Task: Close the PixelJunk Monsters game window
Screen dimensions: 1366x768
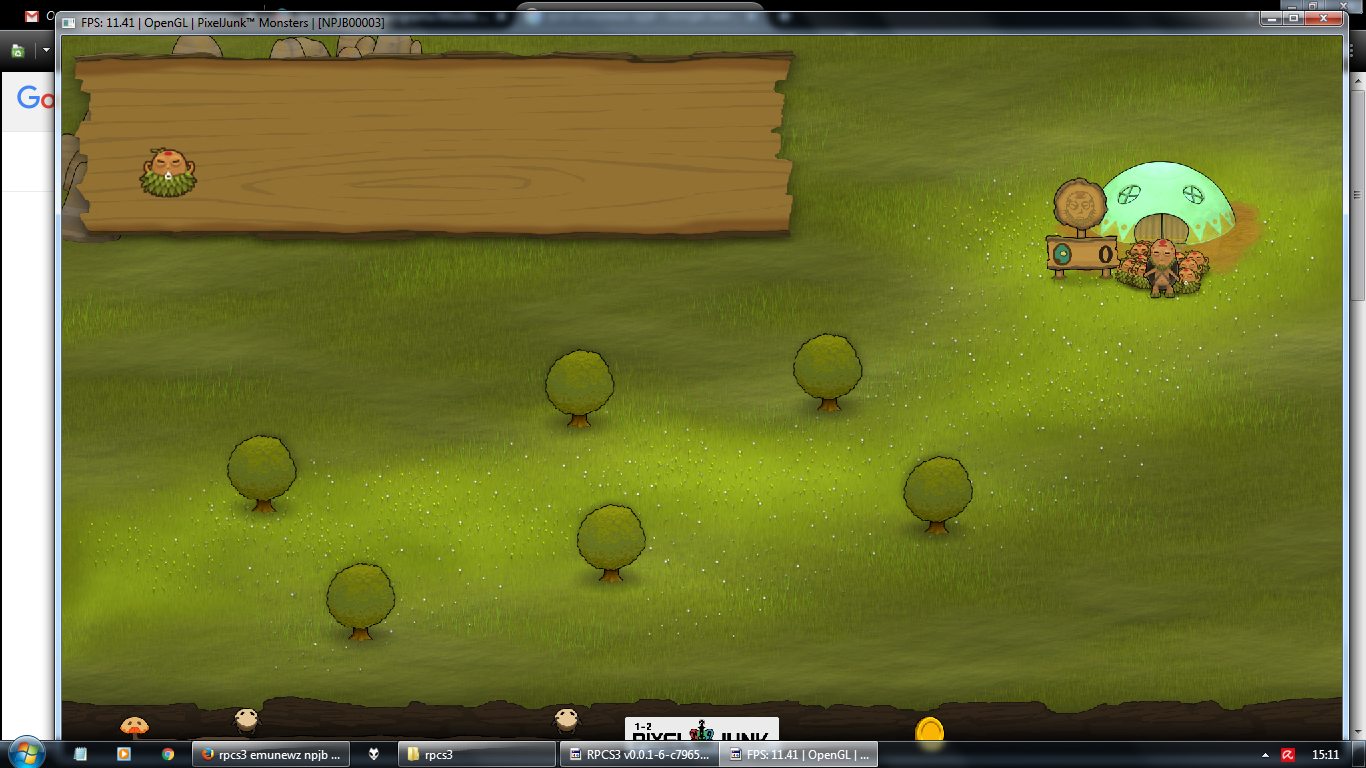Action: (x=1328, y=19)
